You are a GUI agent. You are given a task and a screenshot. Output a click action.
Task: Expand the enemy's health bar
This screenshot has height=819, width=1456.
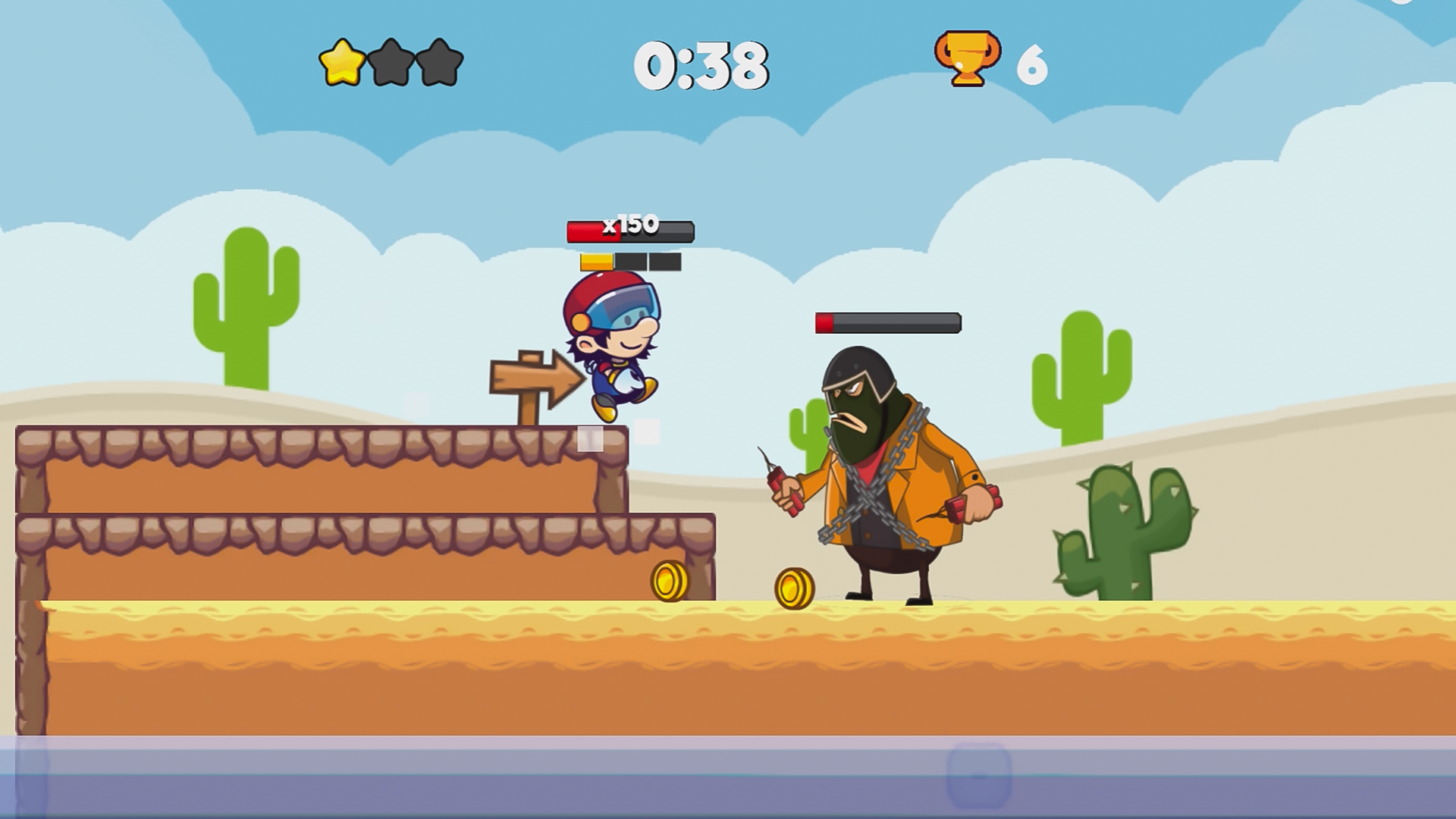pyautogui.click(x=887, y=323)
